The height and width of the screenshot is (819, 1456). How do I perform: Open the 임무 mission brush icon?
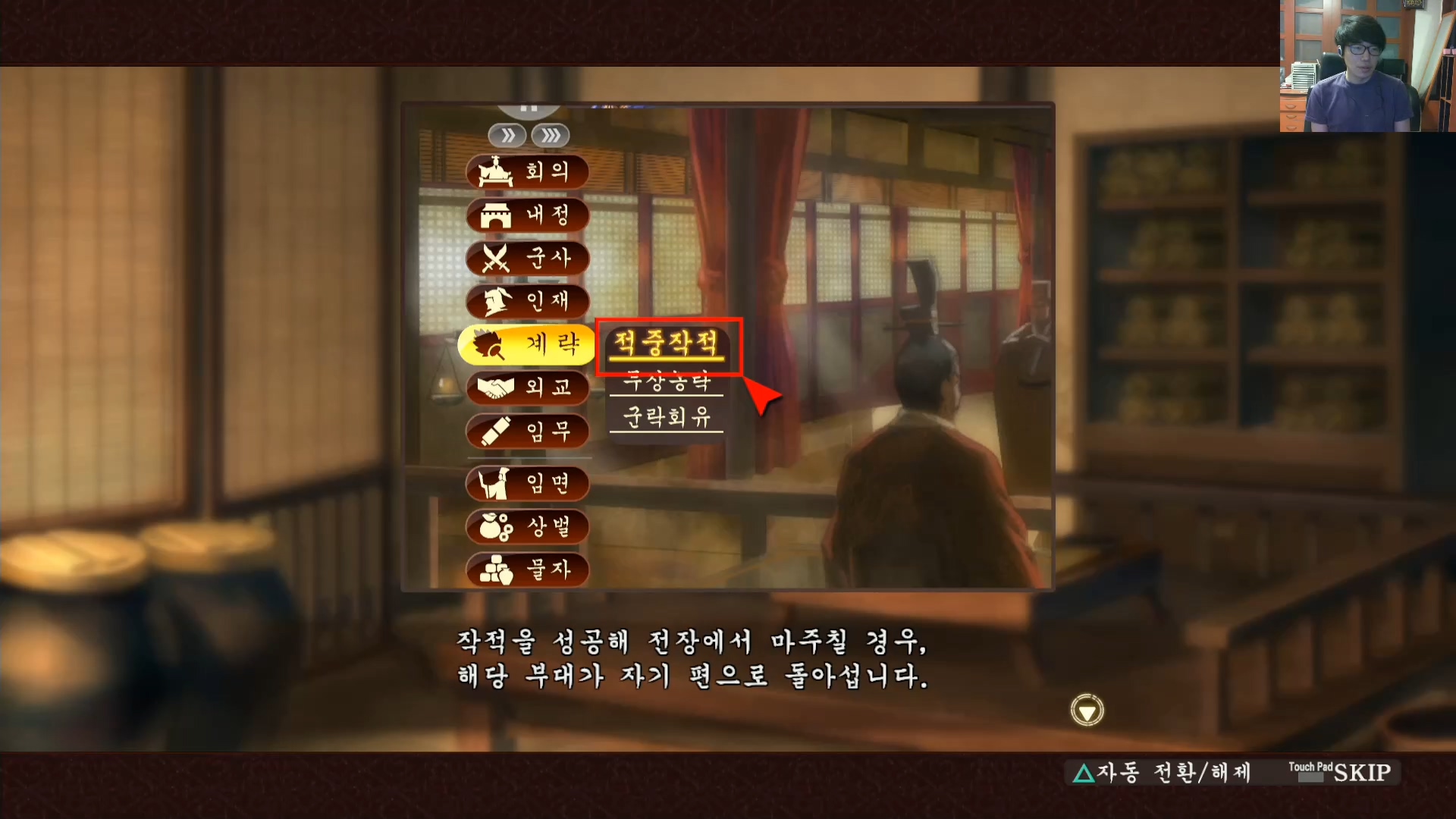[x=527, y=431]
